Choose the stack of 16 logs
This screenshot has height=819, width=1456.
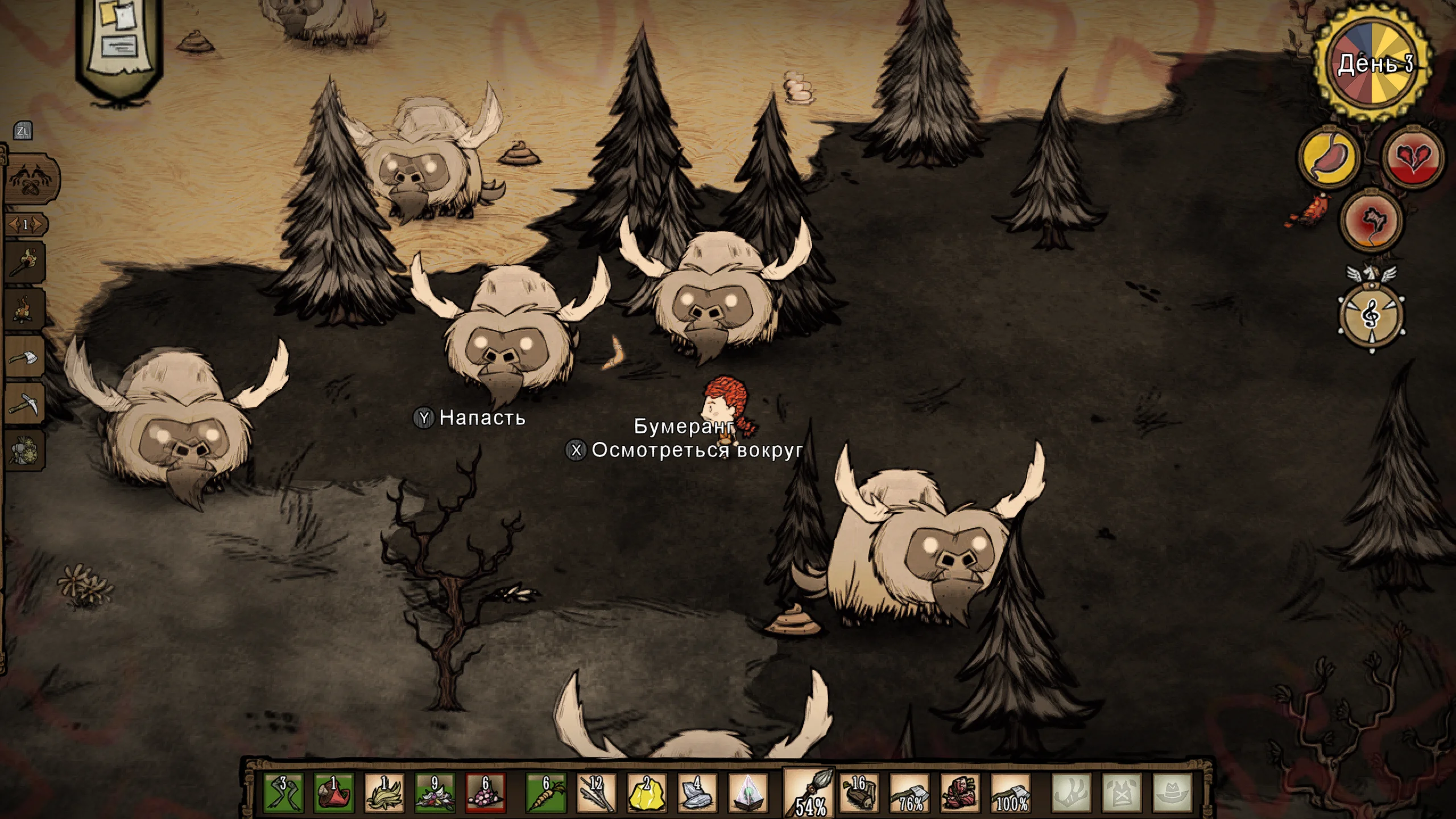point(859,792)
